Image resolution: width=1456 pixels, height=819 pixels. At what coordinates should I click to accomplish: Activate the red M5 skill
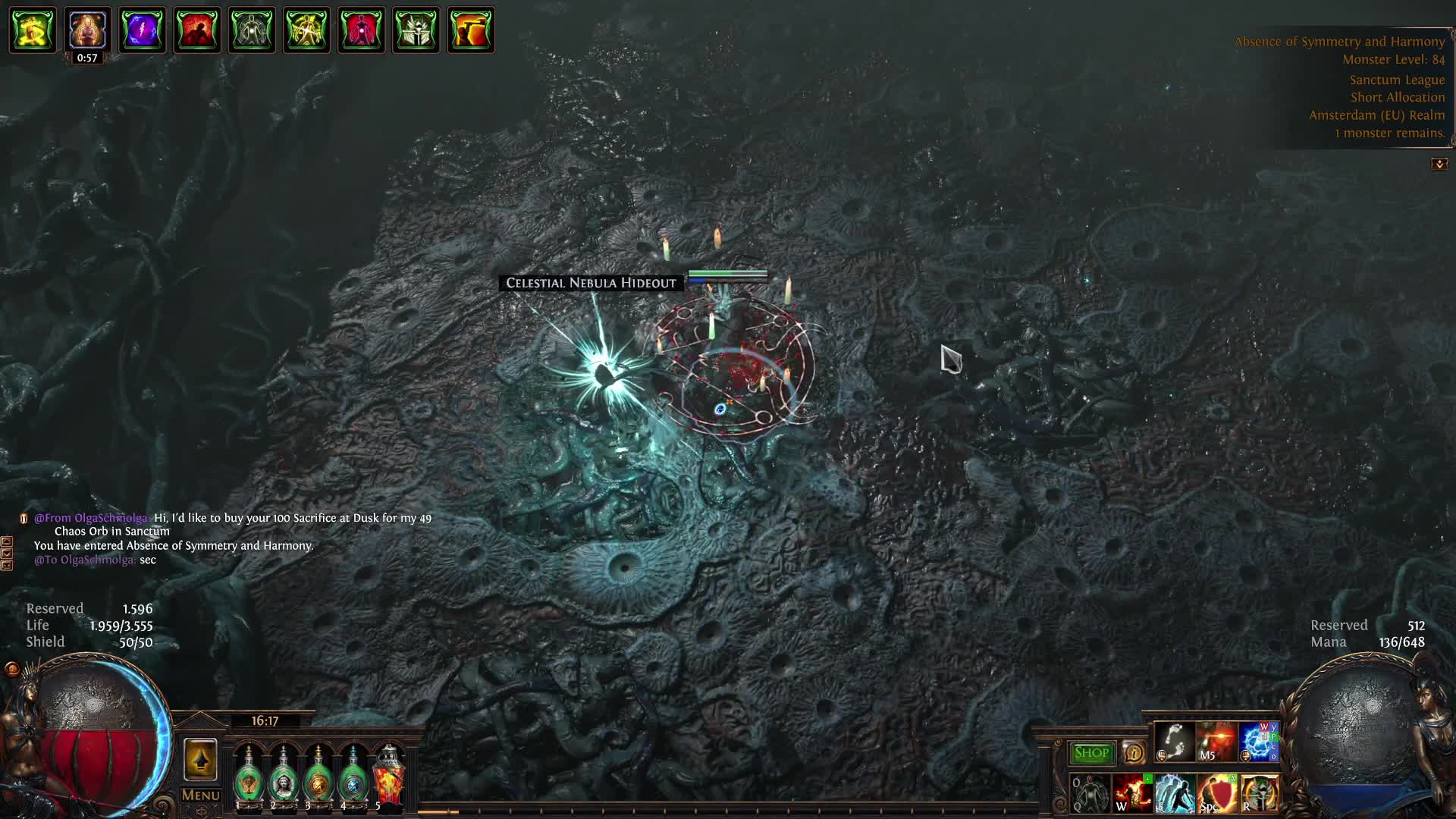click(x=1216, y=742)
